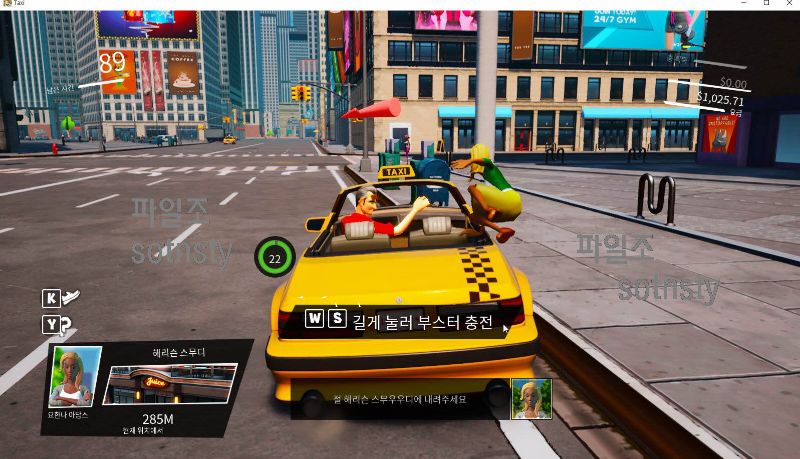Viewport: 800px width, 459px height.
Task: Select the blonde passenger portrait in the fare card
Action: 75,377
